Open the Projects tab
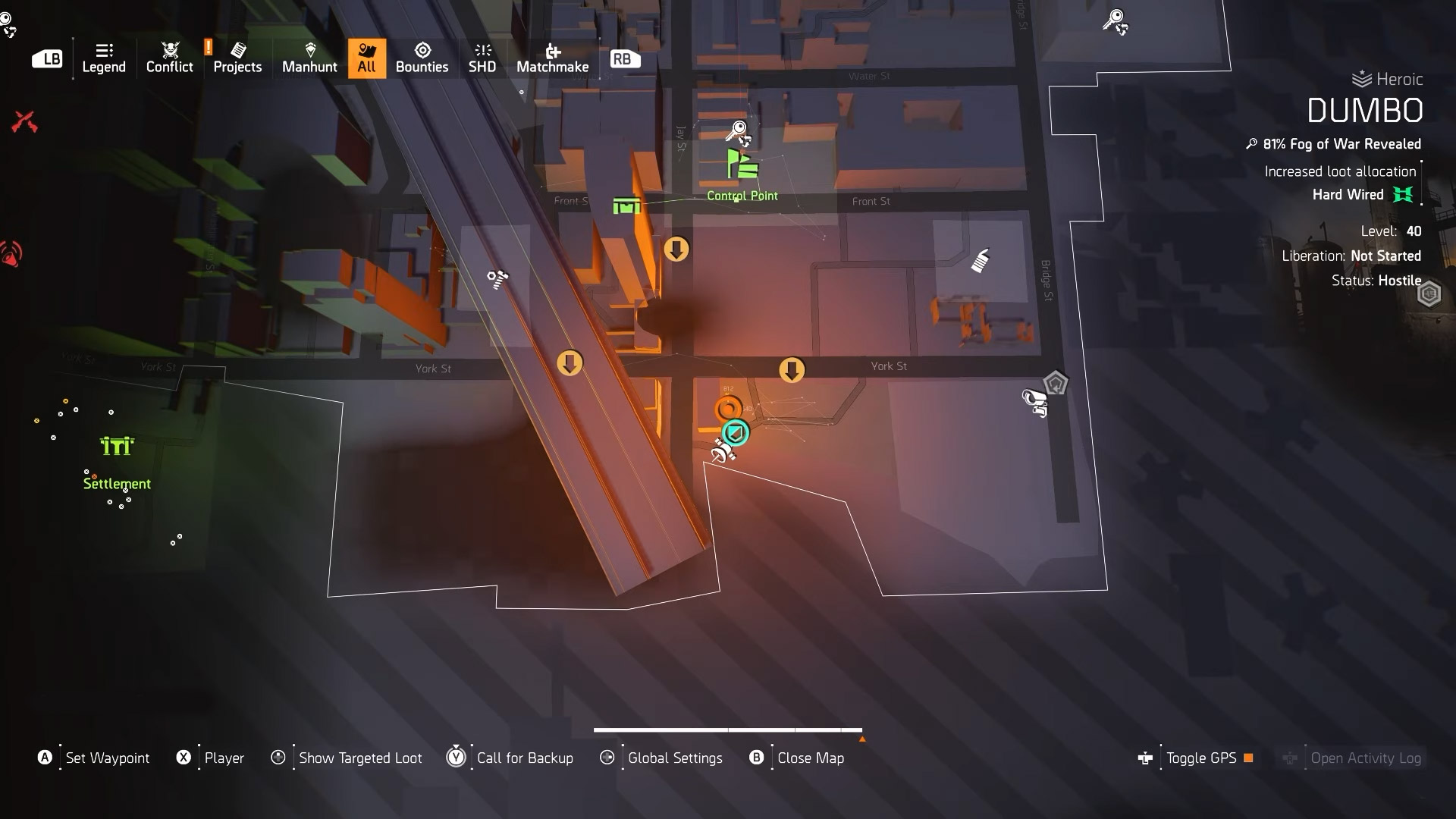 point(237,58)
